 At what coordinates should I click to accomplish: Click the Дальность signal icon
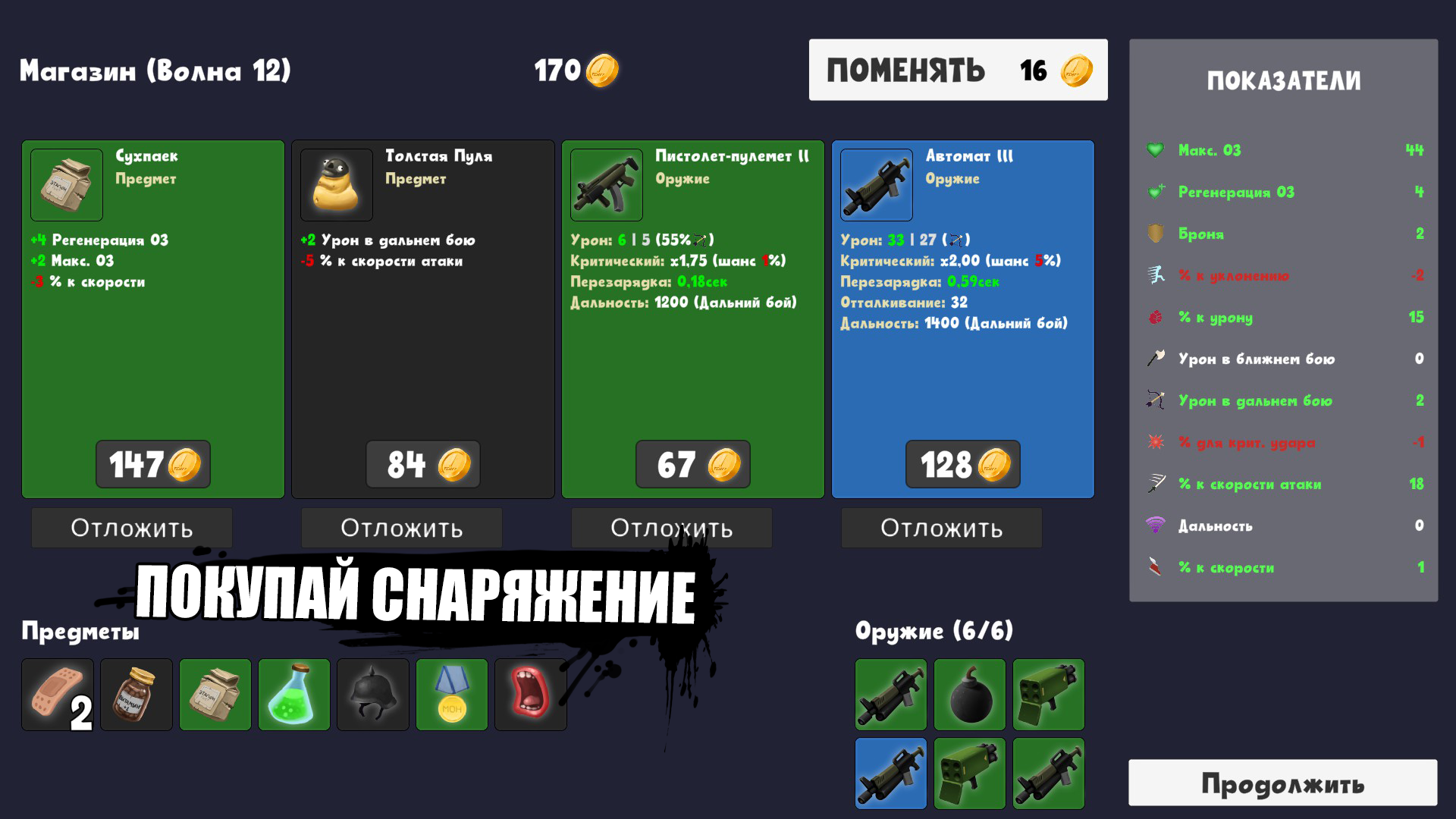[x=1155, y=526]
